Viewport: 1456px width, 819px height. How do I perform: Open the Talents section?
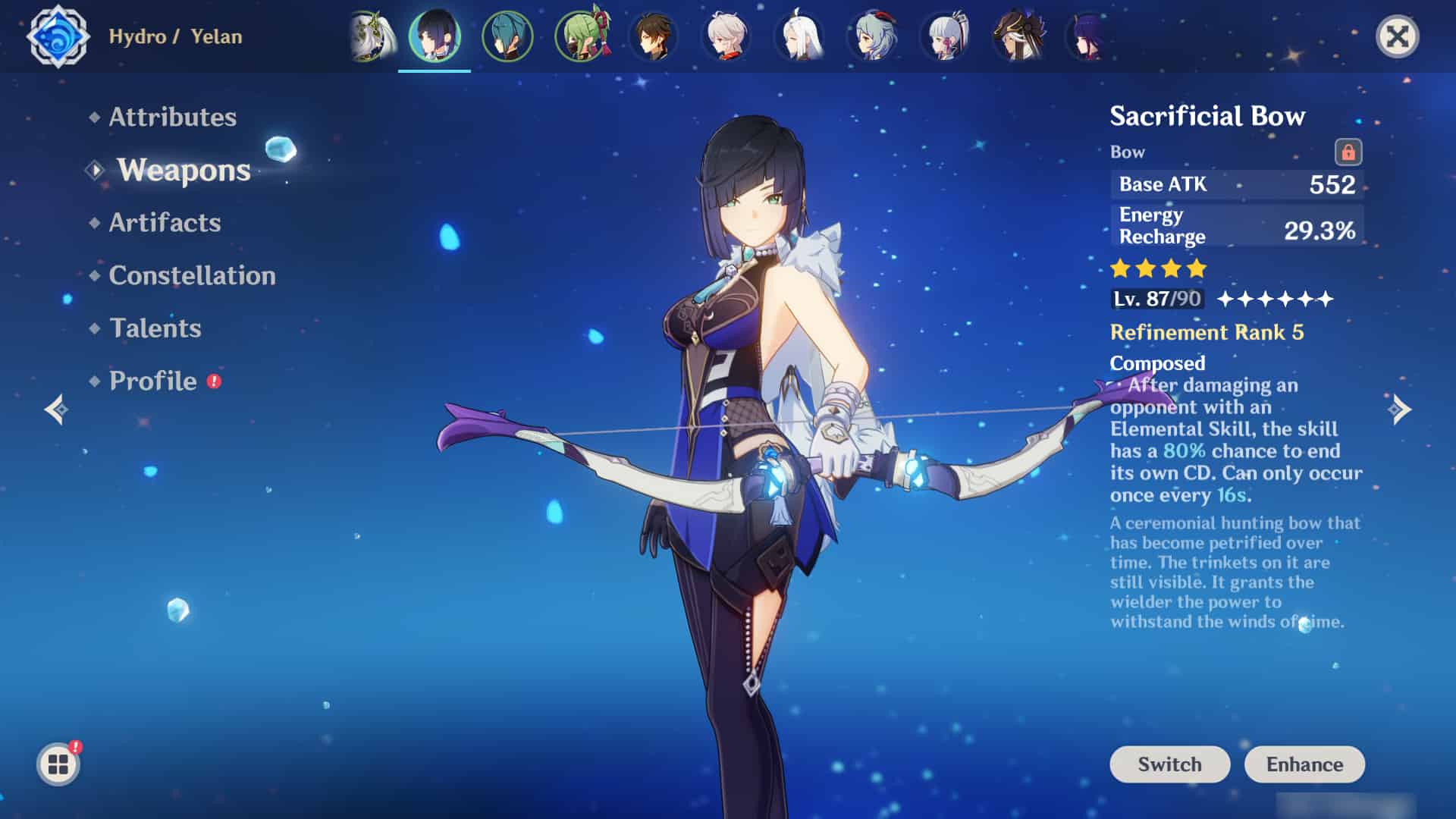click(155, 328)
